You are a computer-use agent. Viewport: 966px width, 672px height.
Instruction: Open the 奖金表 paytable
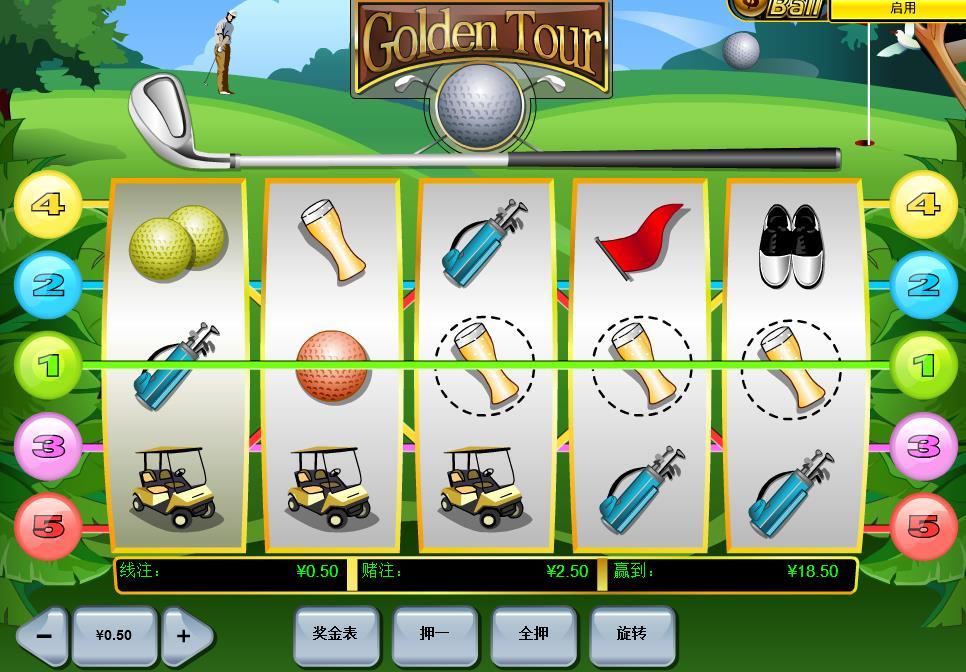click(336, 634)
